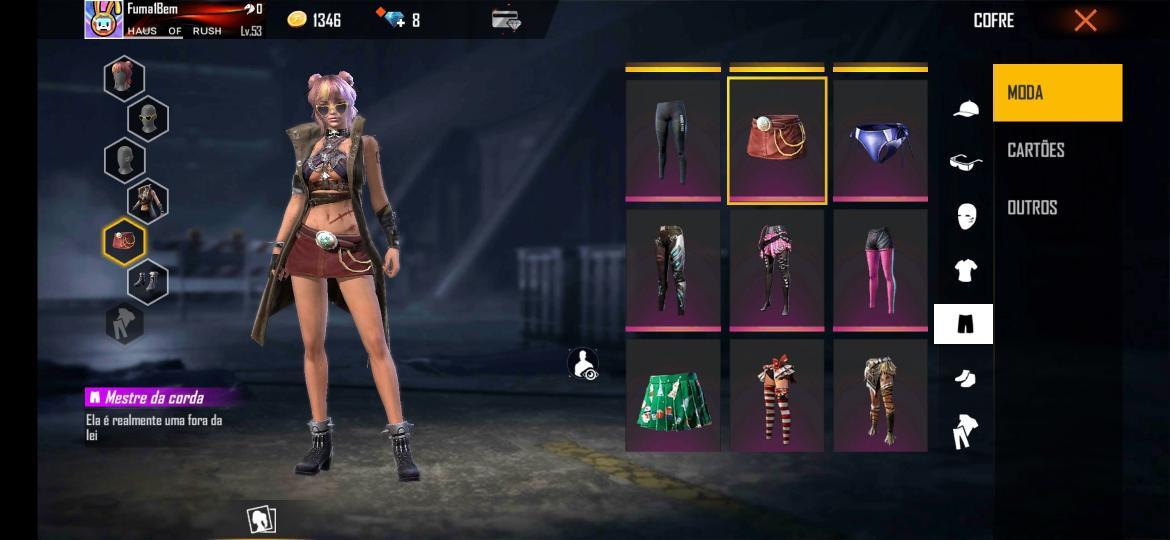Viewport: 1170px width, 540px height.
Task: Open the full outfit sets category
Action: point(965,432)
